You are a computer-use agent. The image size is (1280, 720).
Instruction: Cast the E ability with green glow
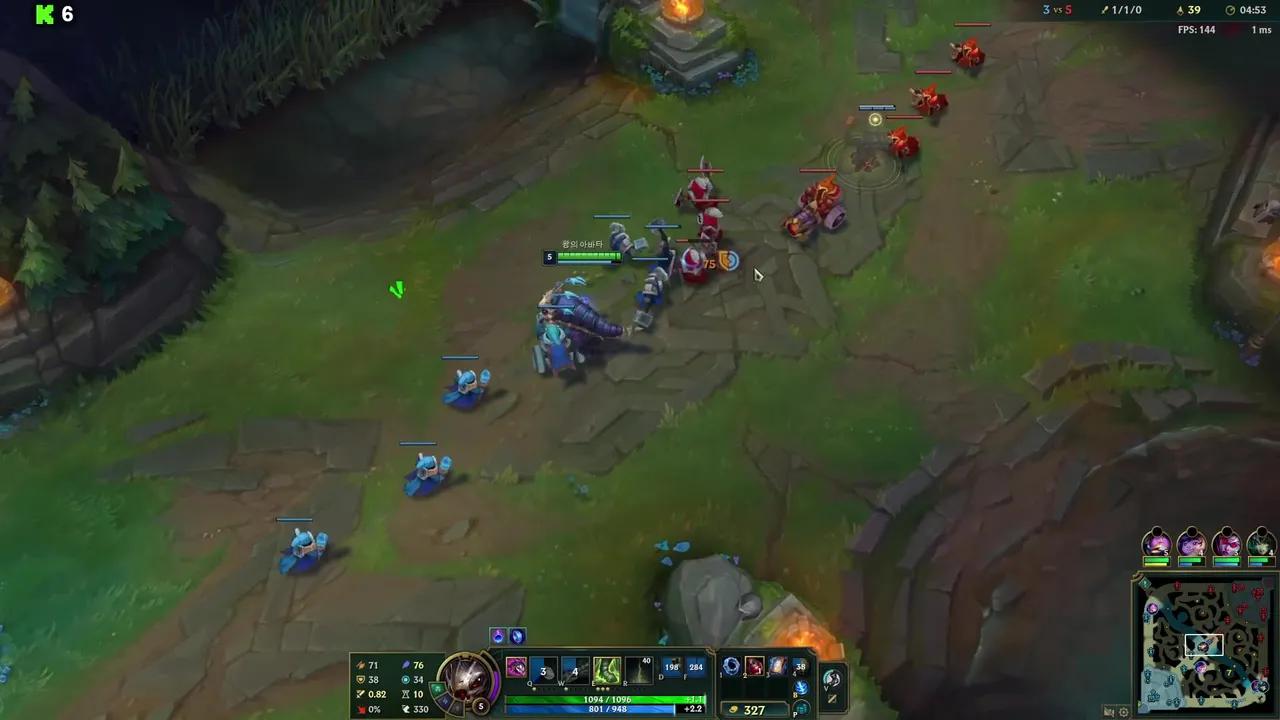pyautogui.click(x=606, y=671)
